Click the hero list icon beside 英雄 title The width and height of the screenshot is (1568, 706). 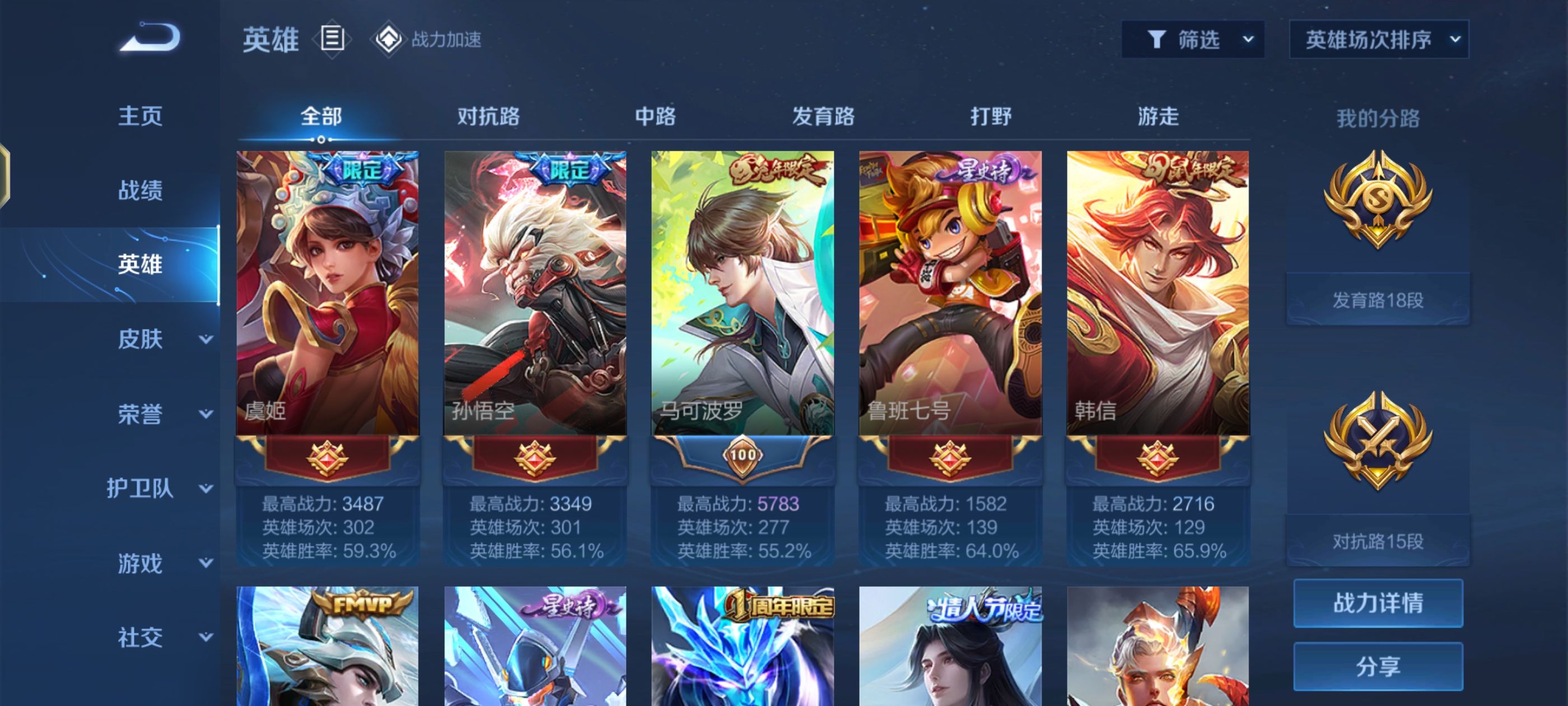(x=330, y=40)
